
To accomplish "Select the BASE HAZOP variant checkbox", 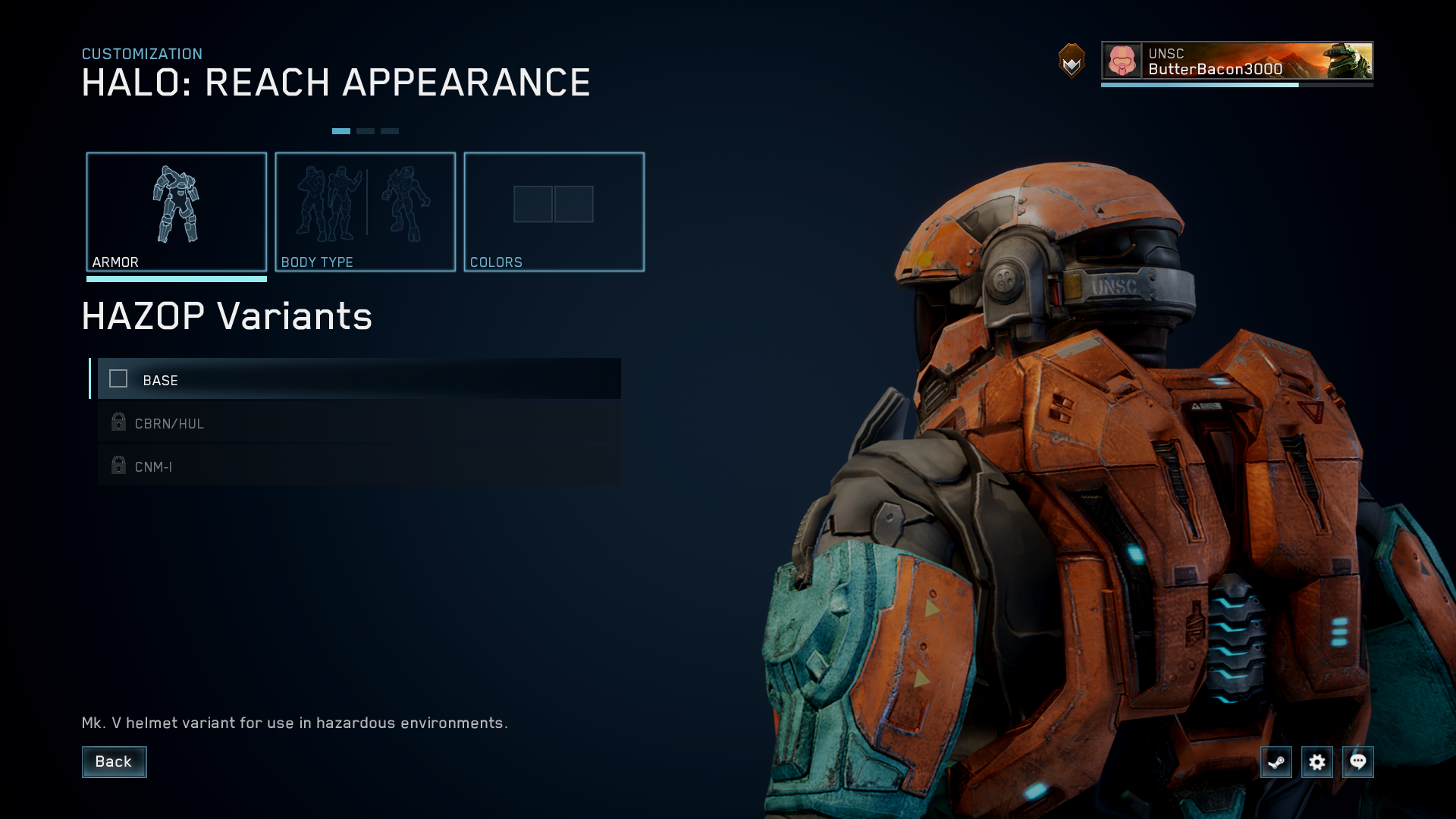I will click(x=118, y=378).
